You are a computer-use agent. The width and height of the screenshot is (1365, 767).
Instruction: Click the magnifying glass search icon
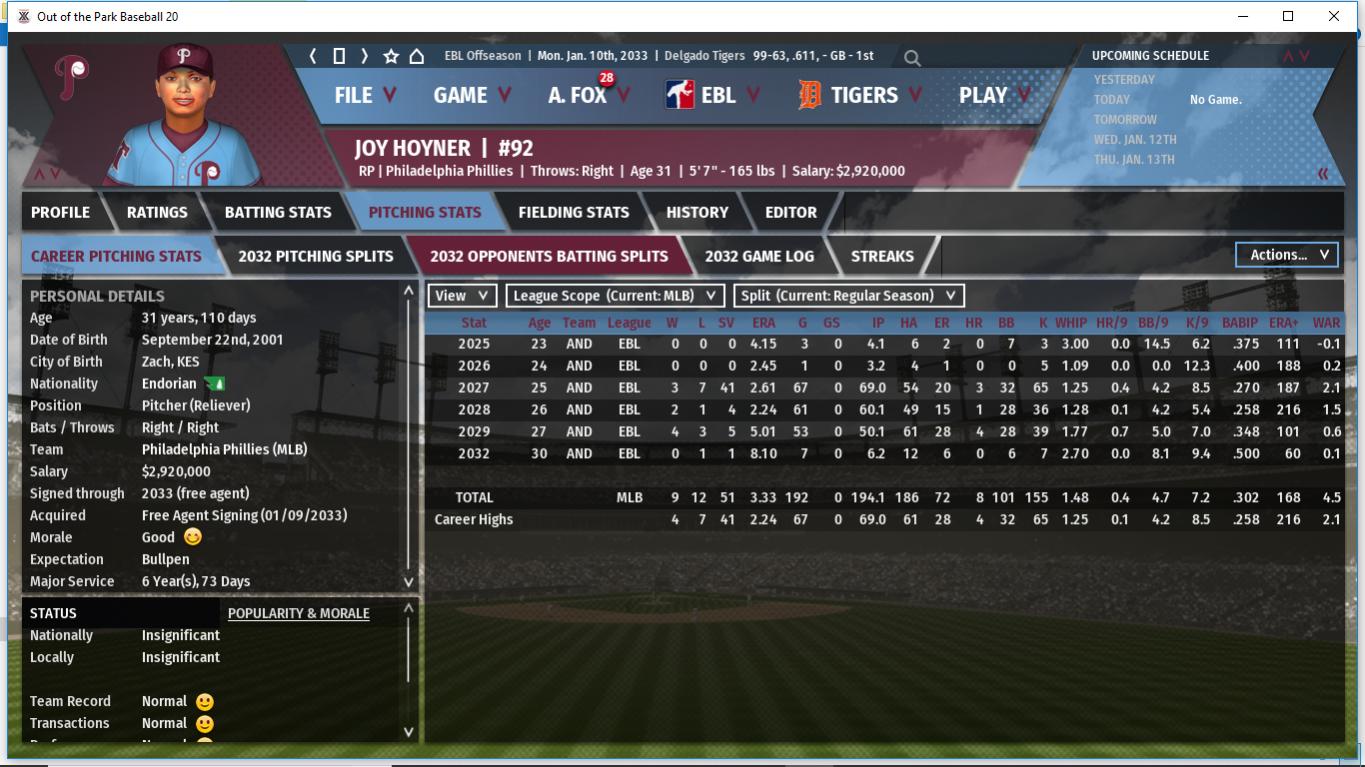[x=912, y=58]
